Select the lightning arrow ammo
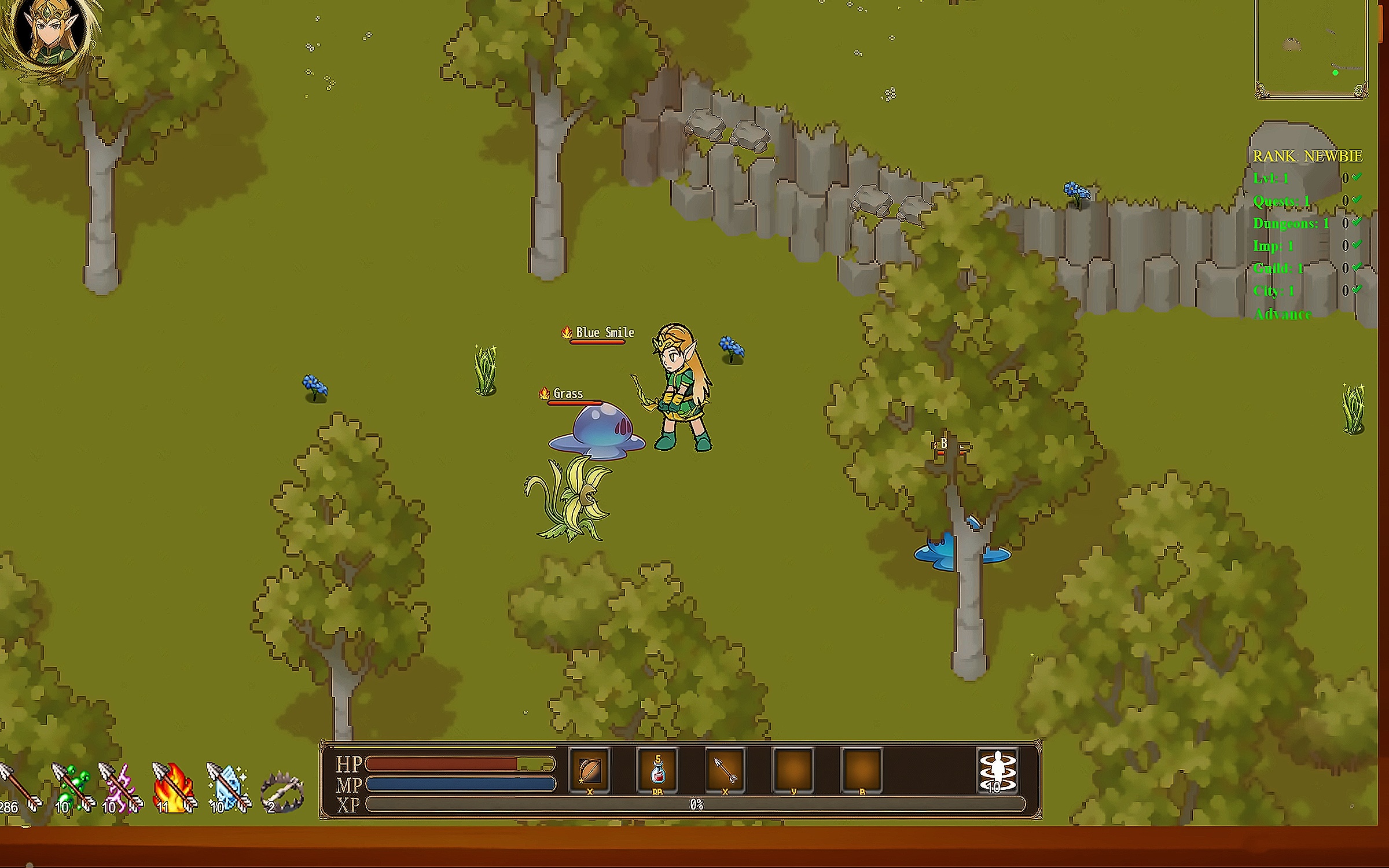 (x=121, y=786)
